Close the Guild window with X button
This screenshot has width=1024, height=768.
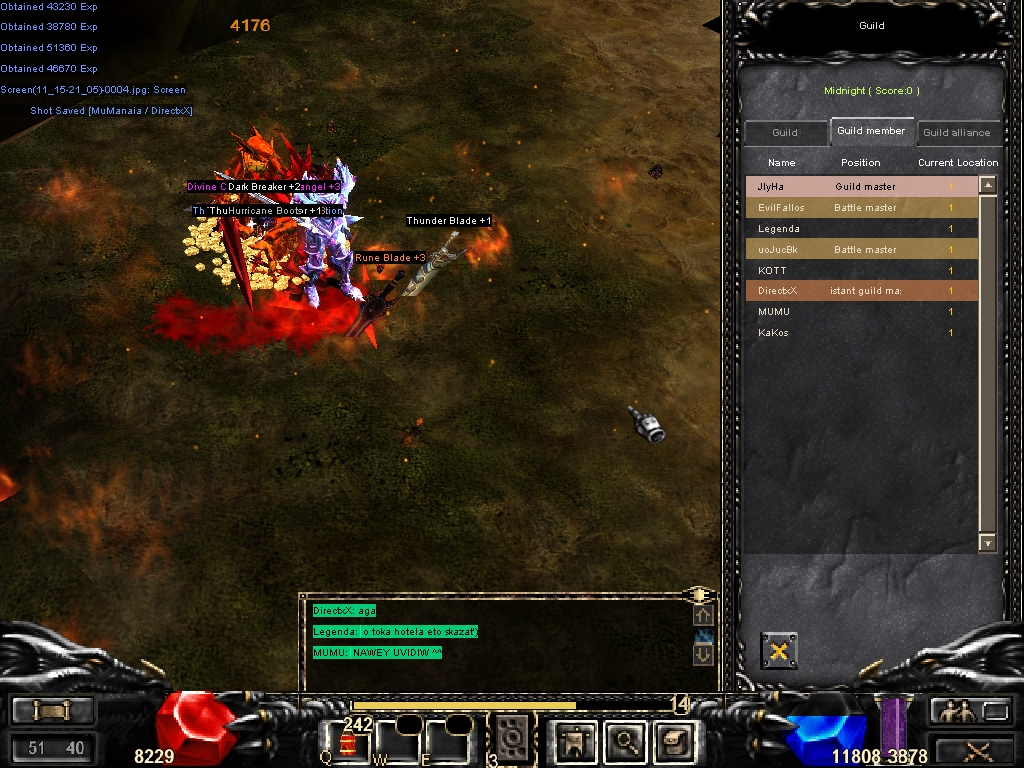[x=779, y=651]
